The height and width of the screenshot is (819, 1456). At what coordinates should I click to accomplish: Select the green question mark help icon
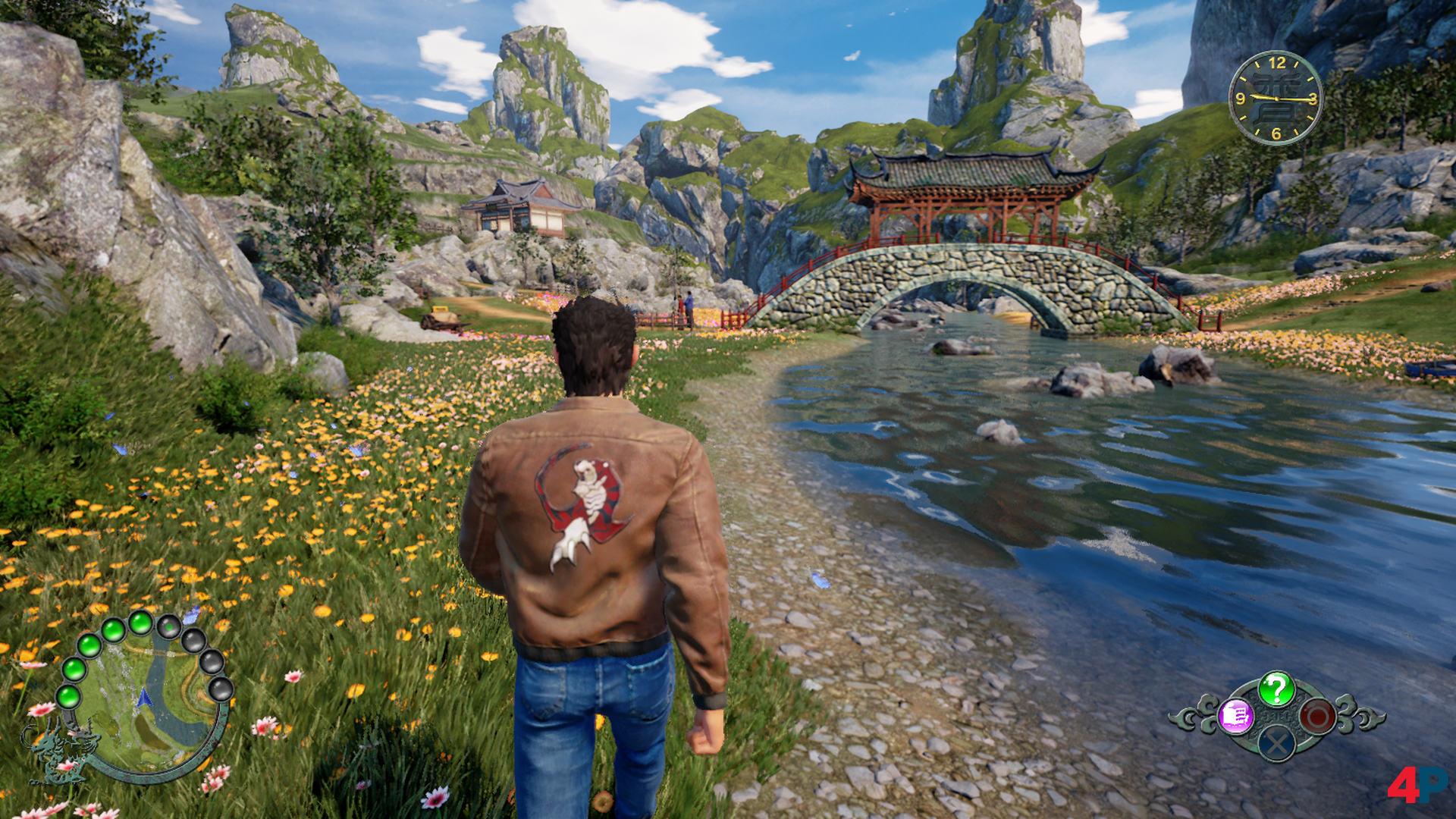1276,689
